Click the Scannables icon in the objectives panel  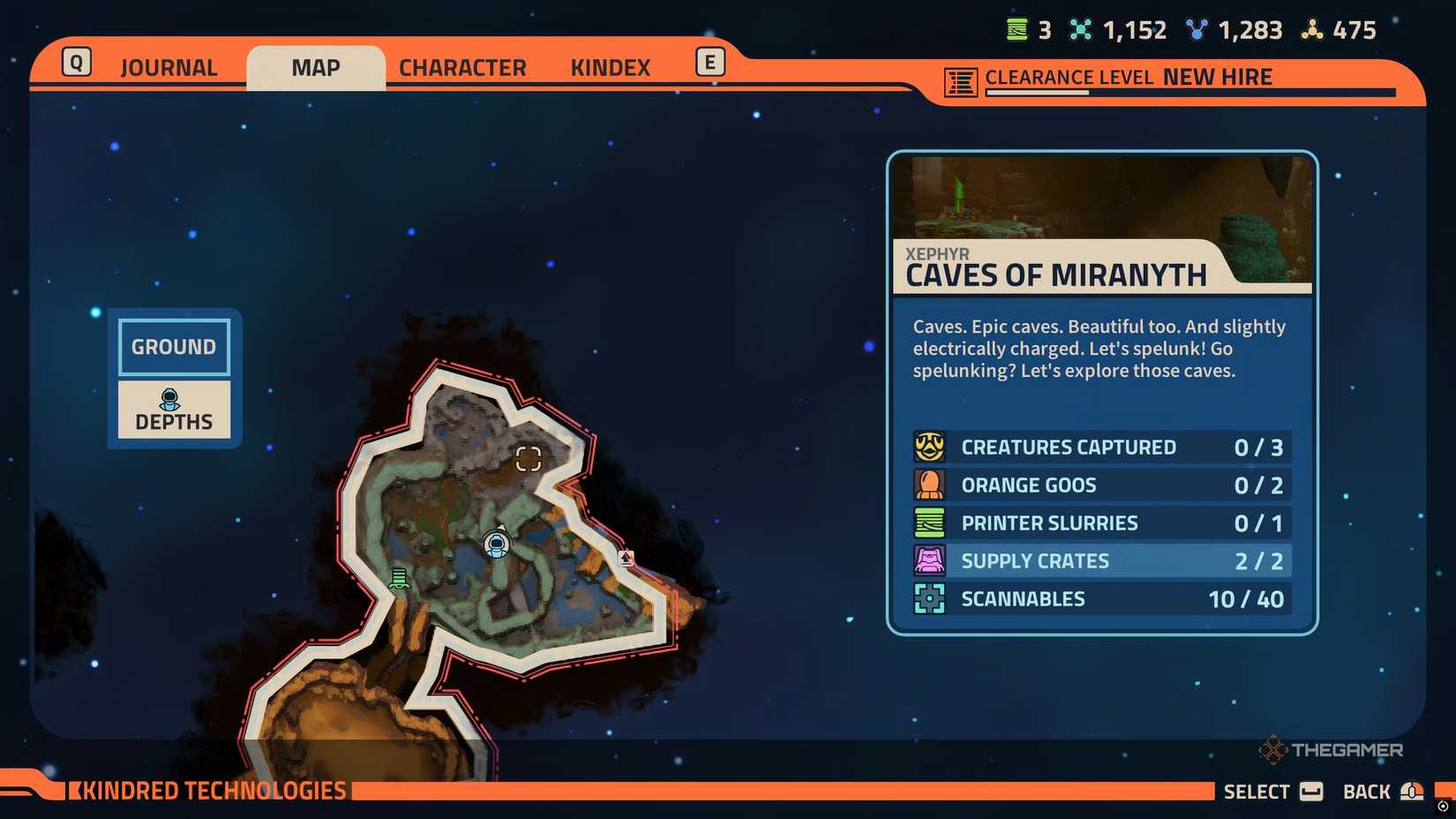point(928,598)
